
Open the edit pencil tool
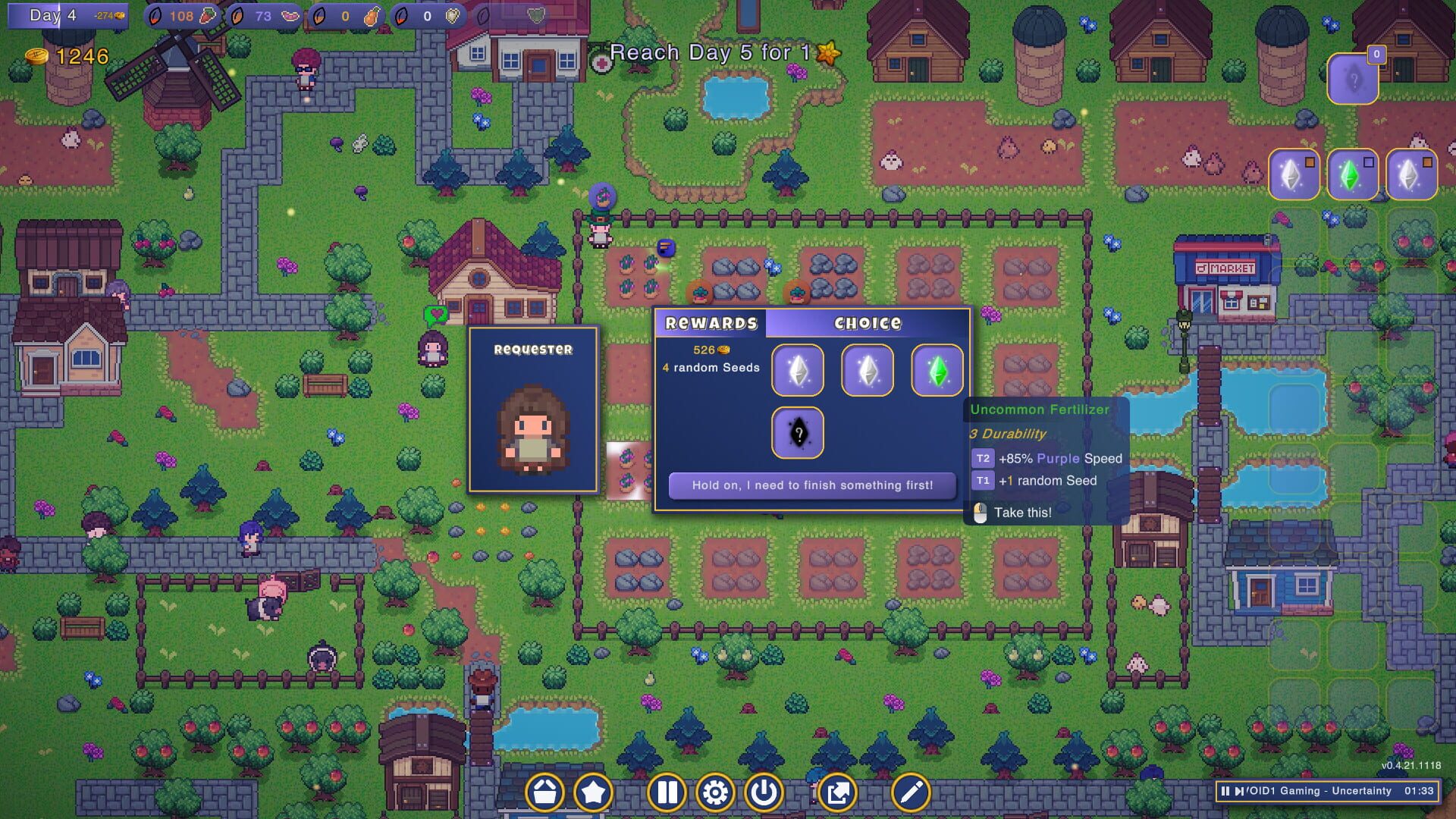pyautogui.click(x=912, y=792)
